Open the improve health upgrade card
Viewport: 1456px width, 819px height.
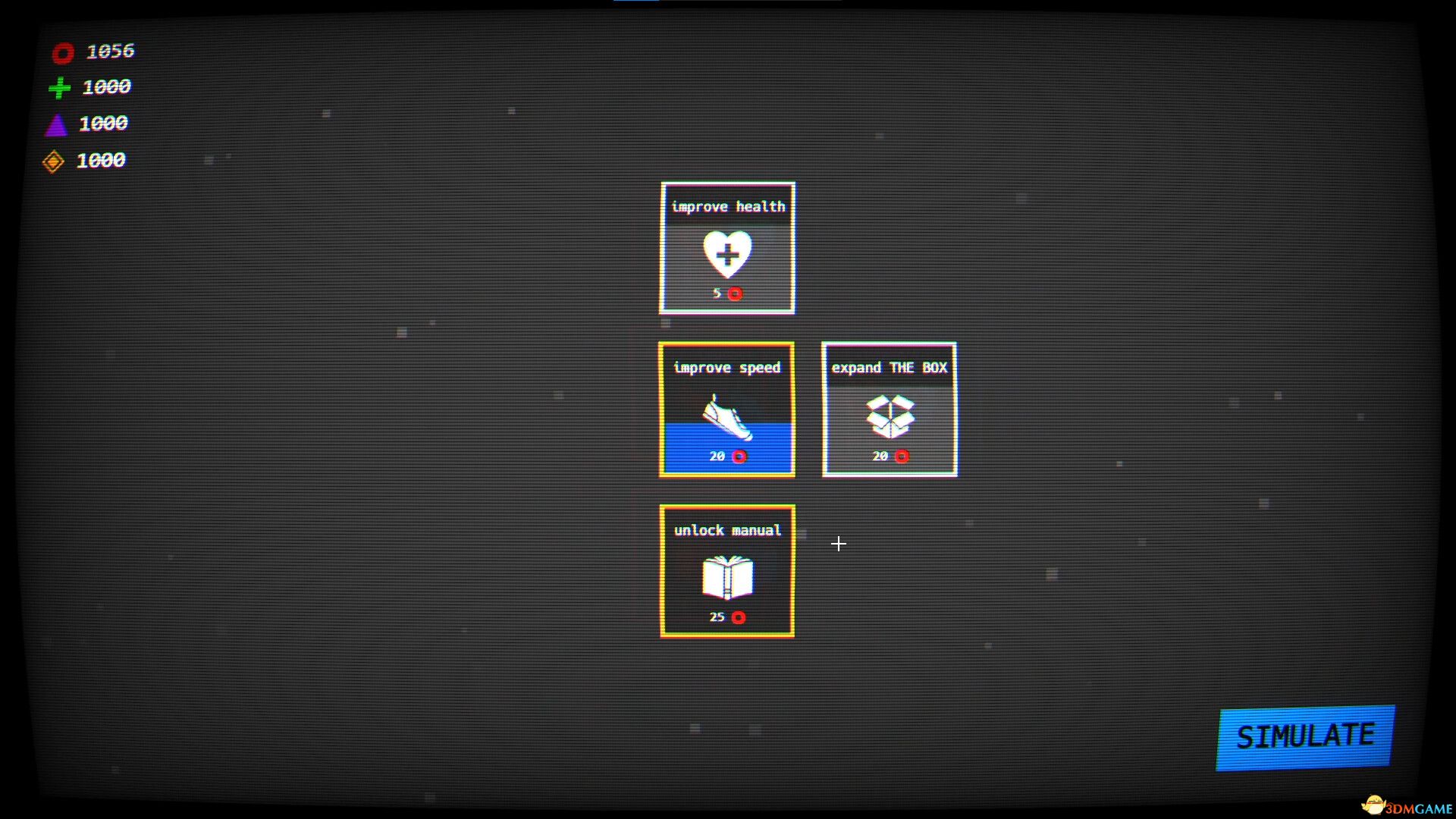(x=726, y=246)
